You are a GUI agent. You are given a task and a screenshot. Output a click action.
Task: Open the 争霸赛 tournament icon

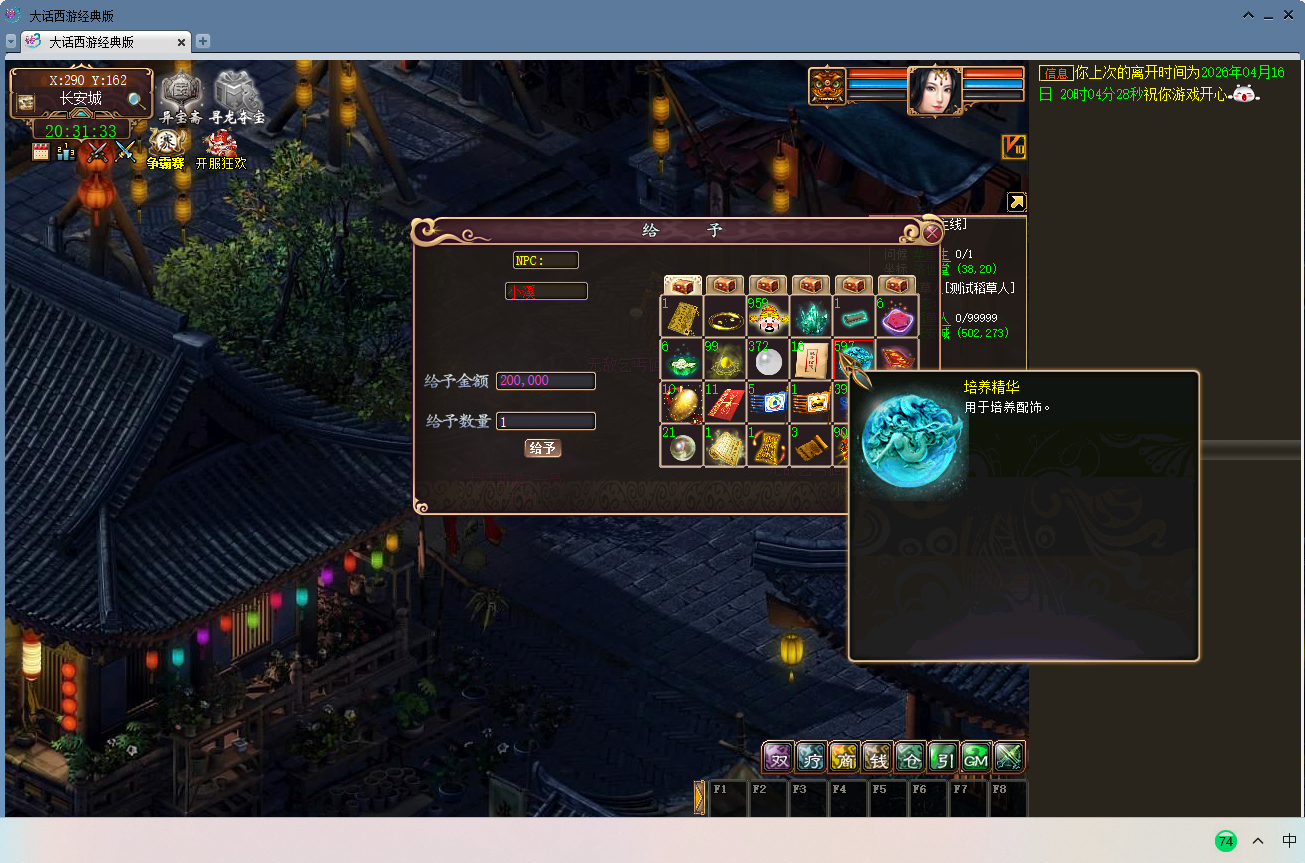point(166,148)
